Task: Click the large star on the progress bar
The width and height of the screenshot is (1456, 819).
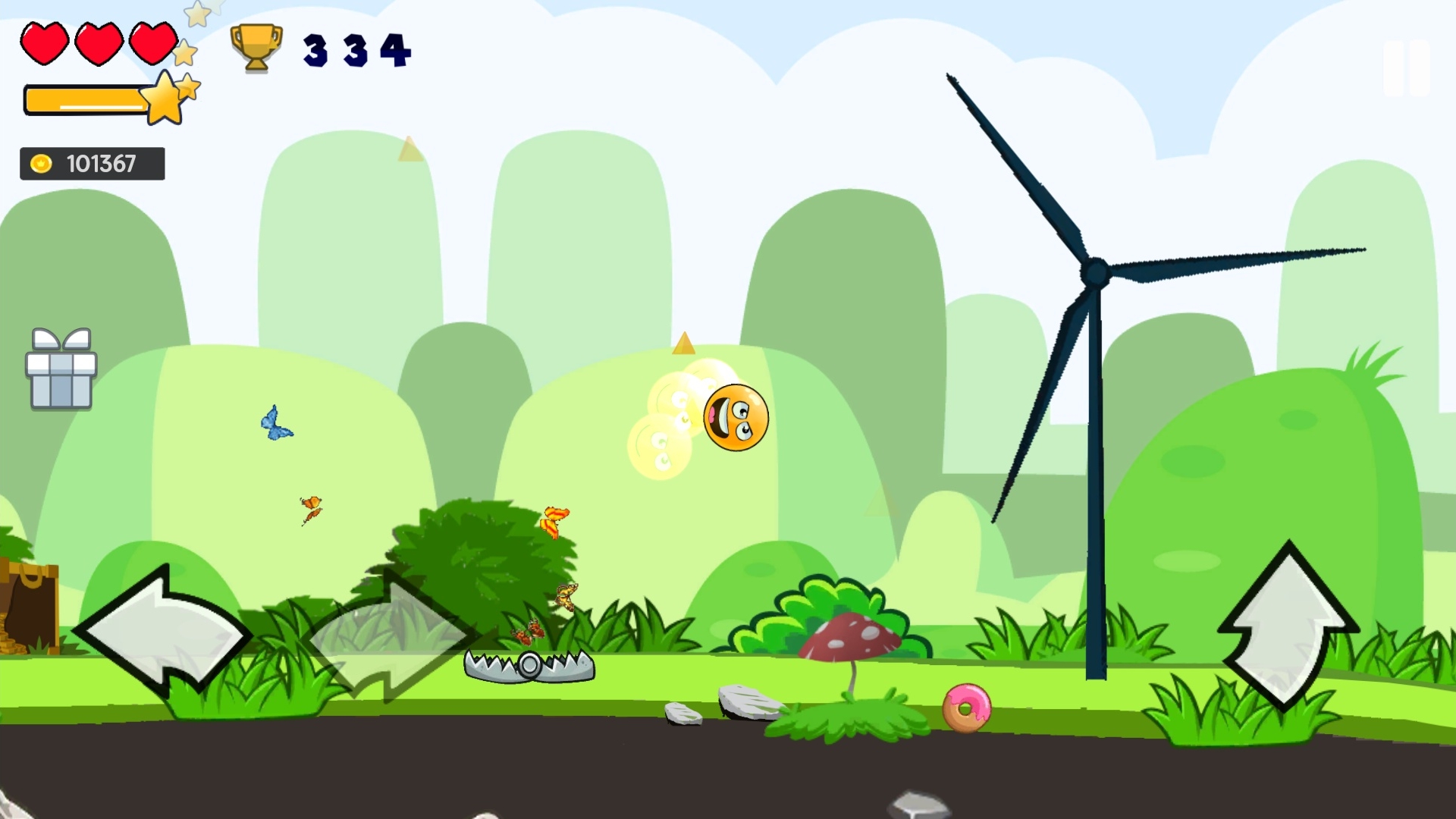Action: (x=162, y=100)
